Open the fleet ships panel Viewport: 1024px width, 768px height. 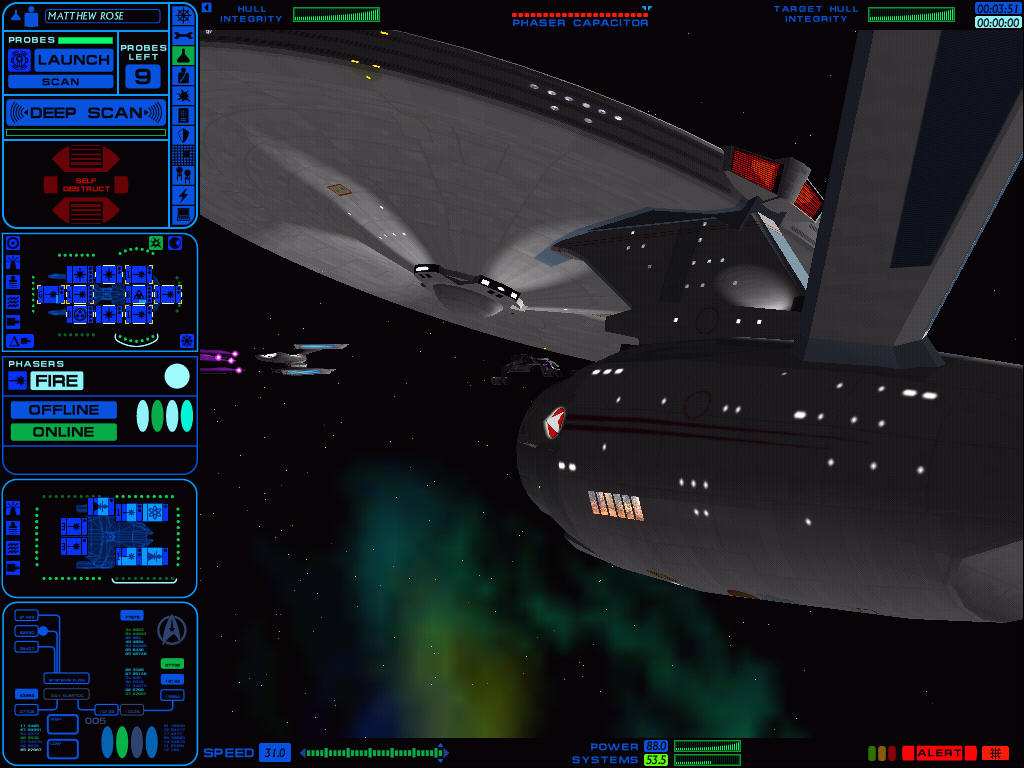pyautogui.click(x=183, y=175)
